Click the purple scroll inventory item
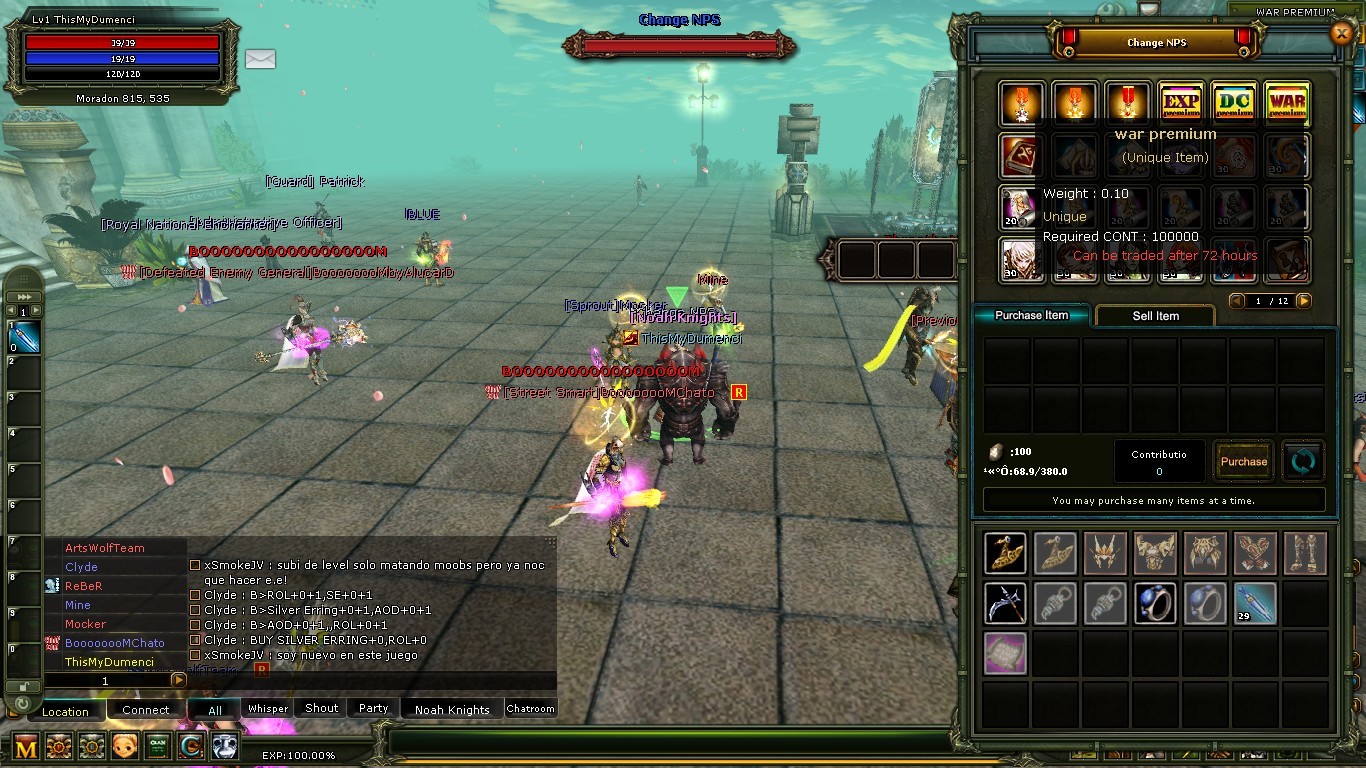 [x=1005, y=652]
